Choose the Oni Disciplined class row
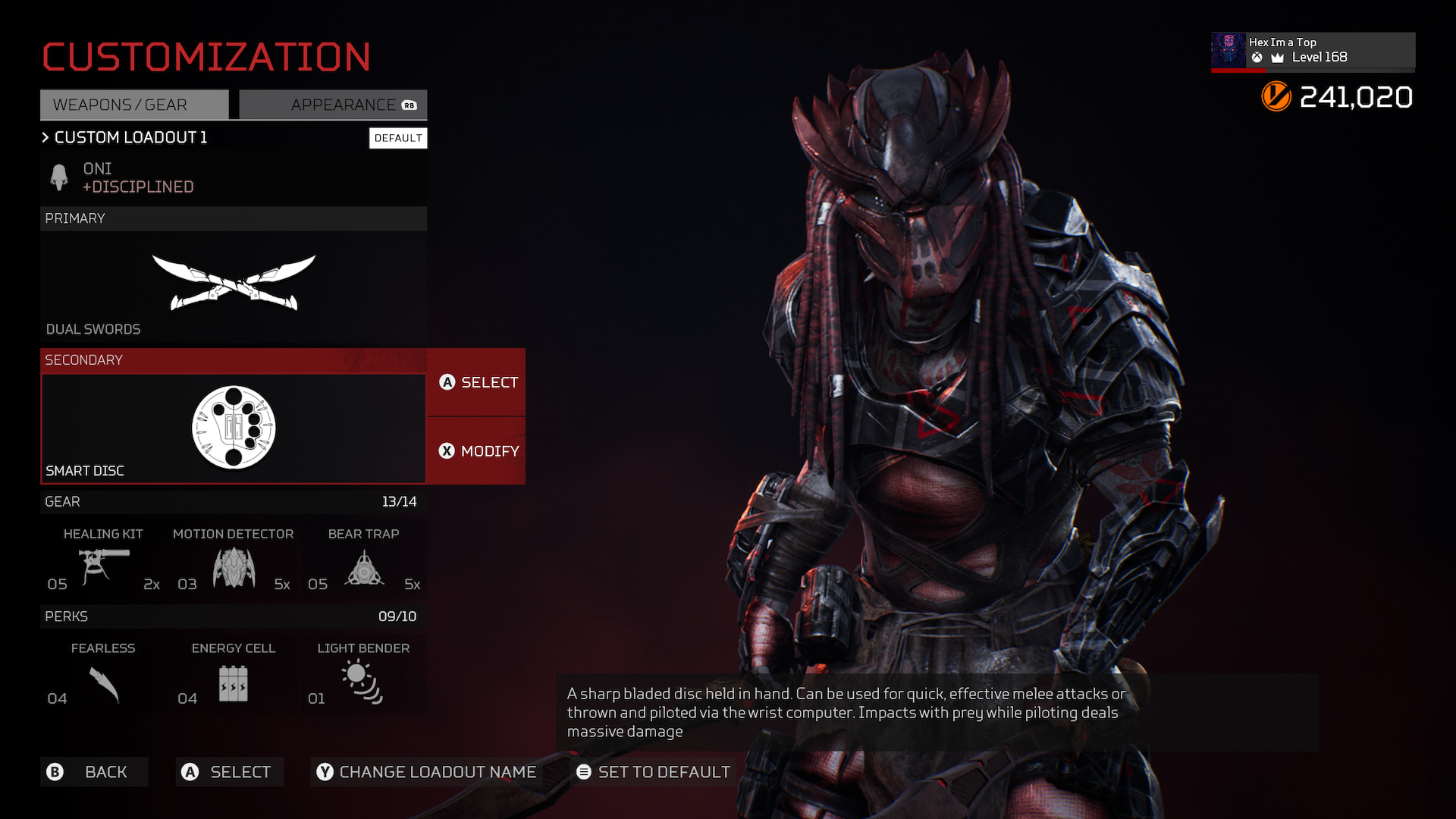The height and width of the screenshot is (819, 1456). click(234, 177)
